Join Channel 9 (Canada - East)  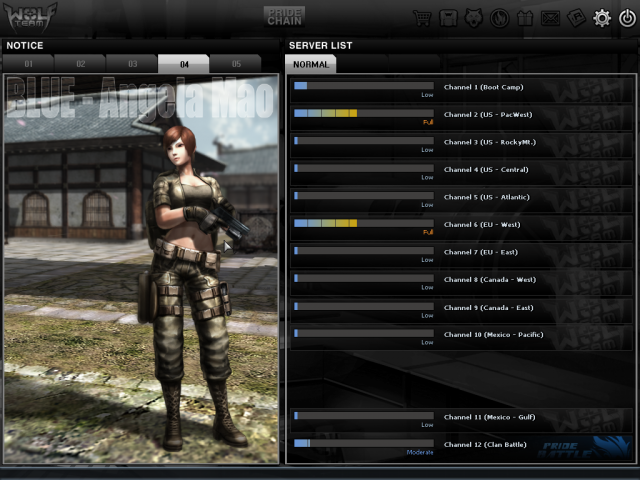click(x=488, y=307)
